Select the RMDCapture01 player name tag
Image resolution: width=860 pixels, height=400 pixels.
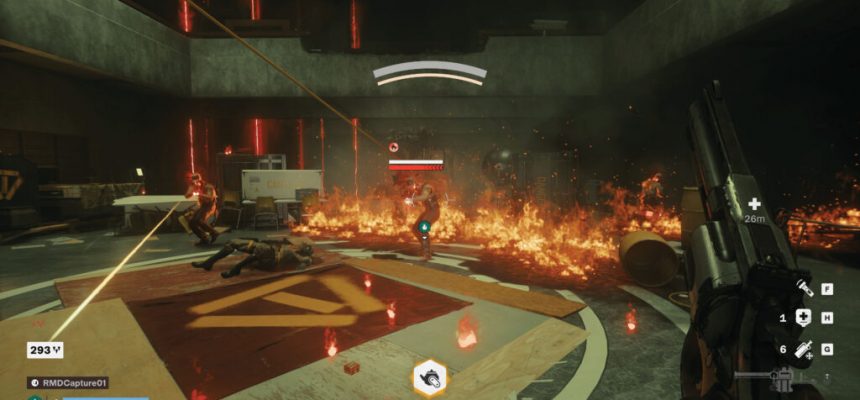[68, 382]
